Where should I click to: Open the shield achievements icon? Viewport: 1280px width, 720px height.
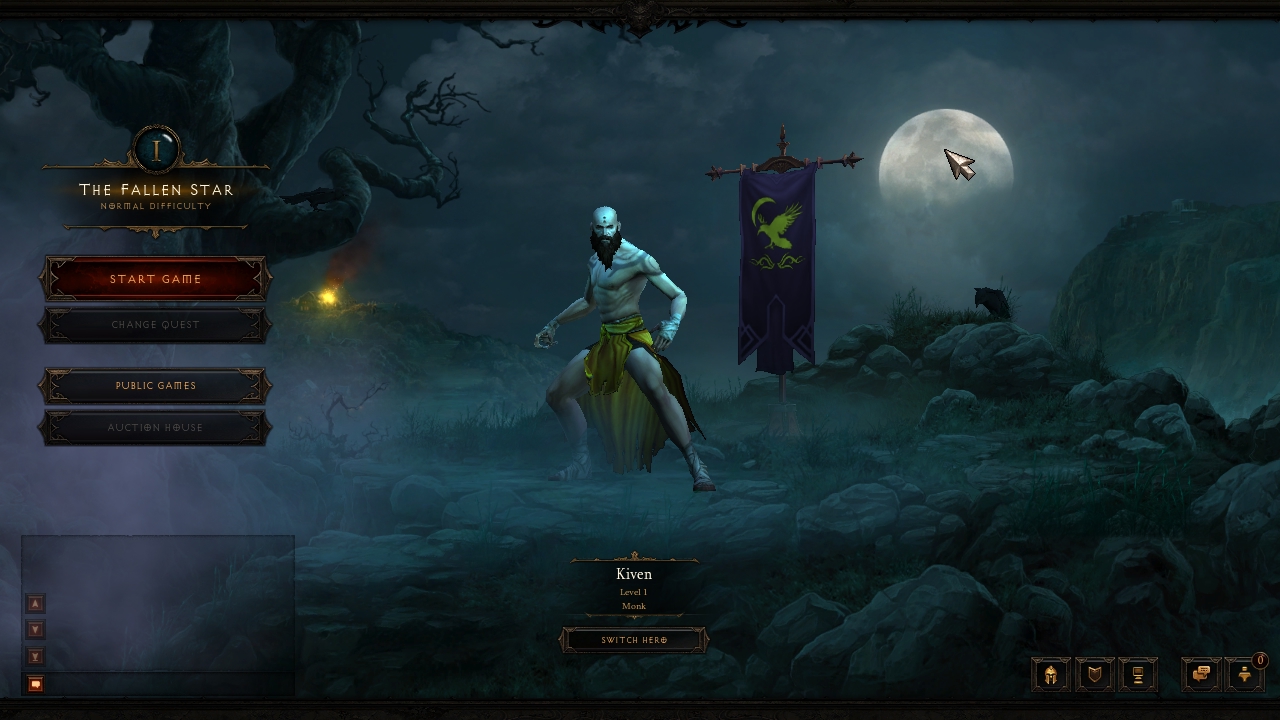point(1095,675)
